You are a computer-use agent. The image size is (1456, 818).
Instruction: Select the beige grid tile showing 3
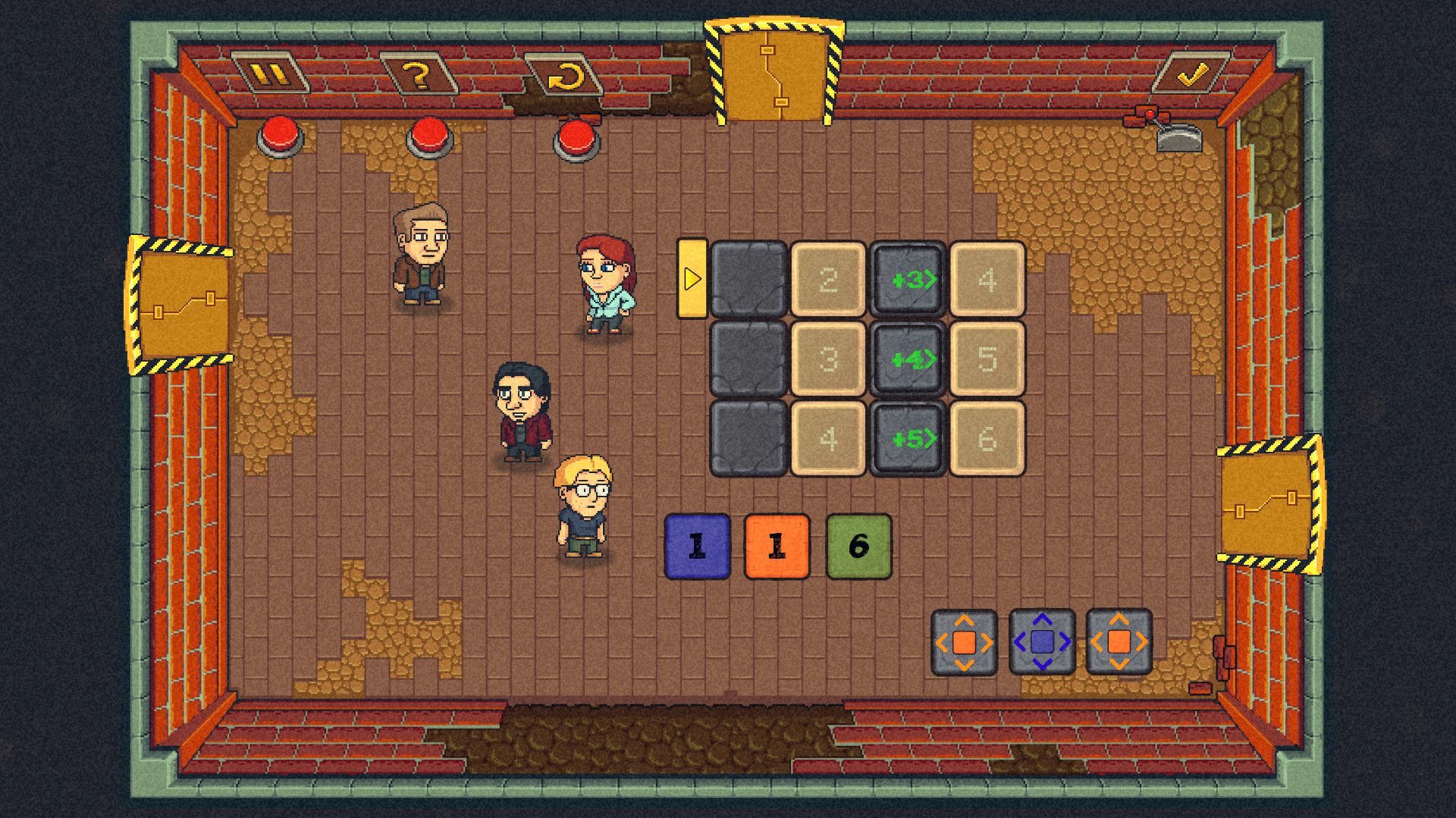828,359
